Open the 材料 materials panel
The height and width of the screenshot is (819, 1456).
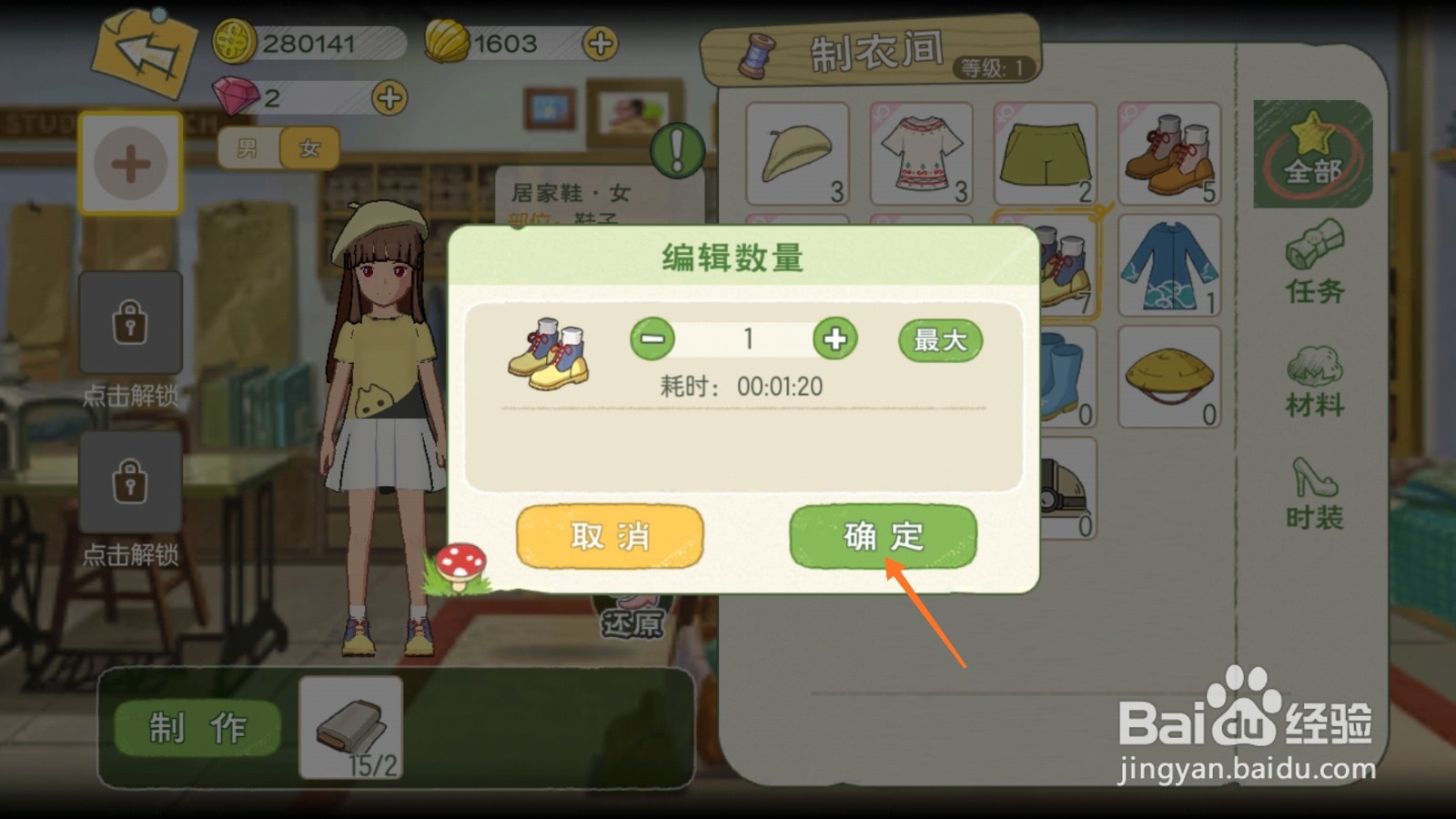[x=1313, y=382]
